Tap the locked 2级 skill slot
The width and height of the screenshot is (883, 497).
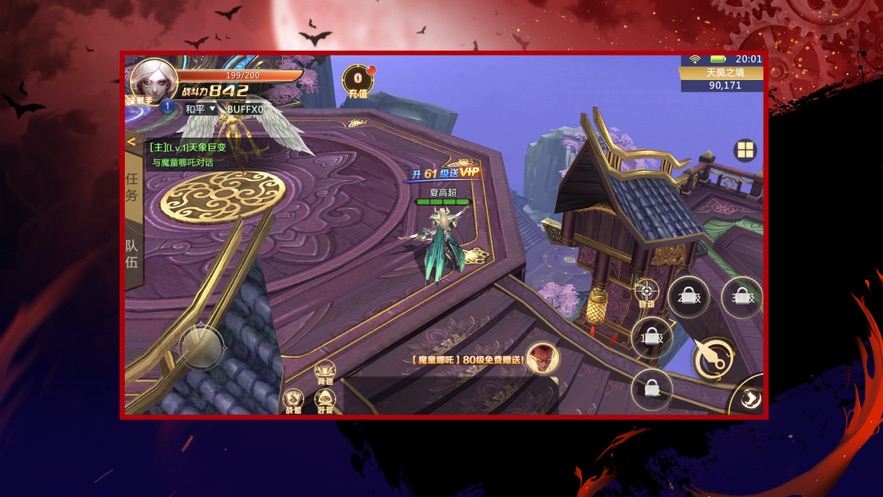689,298
